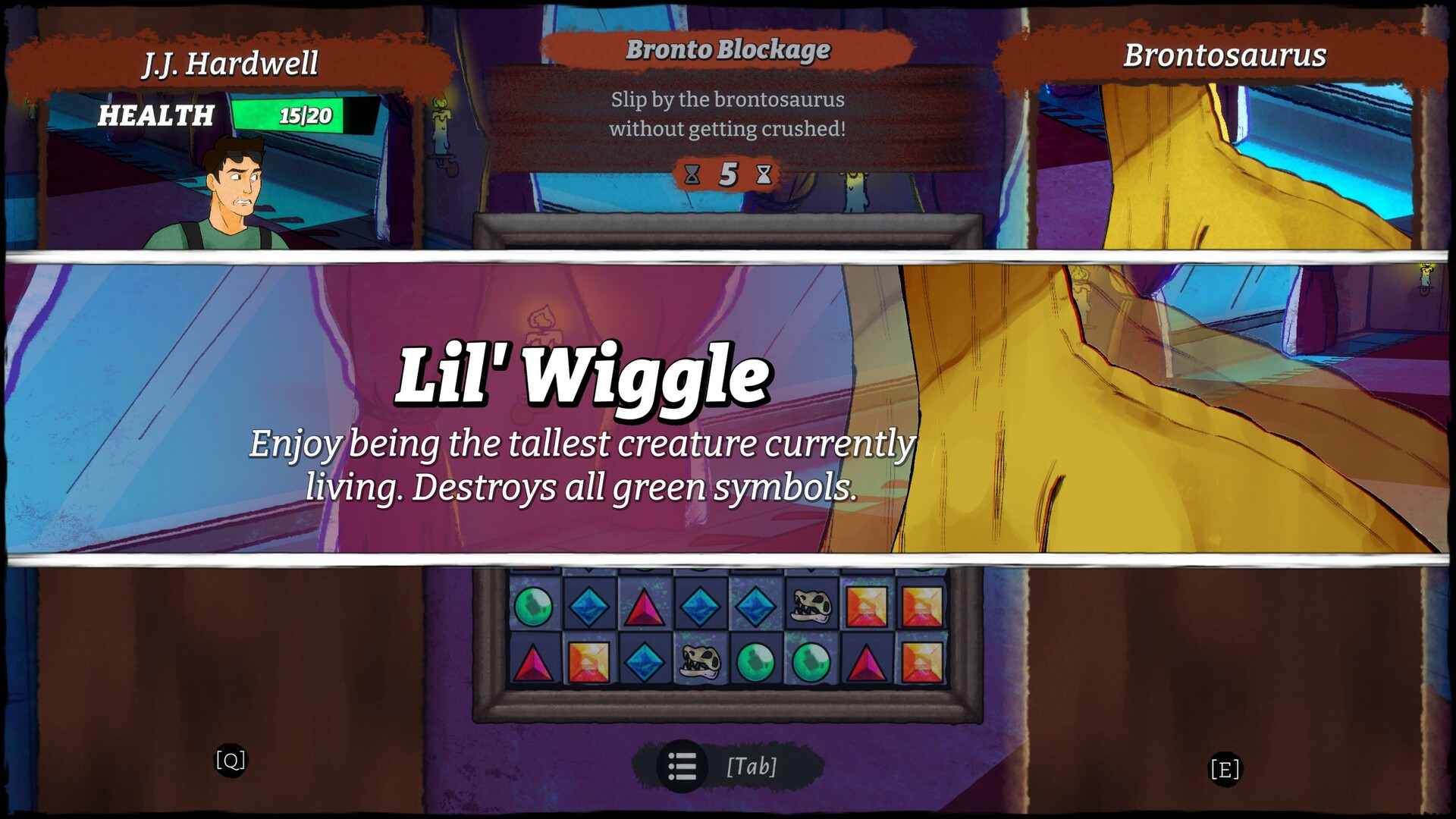Click the hourglass icon beside the countdown number
Viewport: 1456px width, 819px height.
click(x=765, y=173)
